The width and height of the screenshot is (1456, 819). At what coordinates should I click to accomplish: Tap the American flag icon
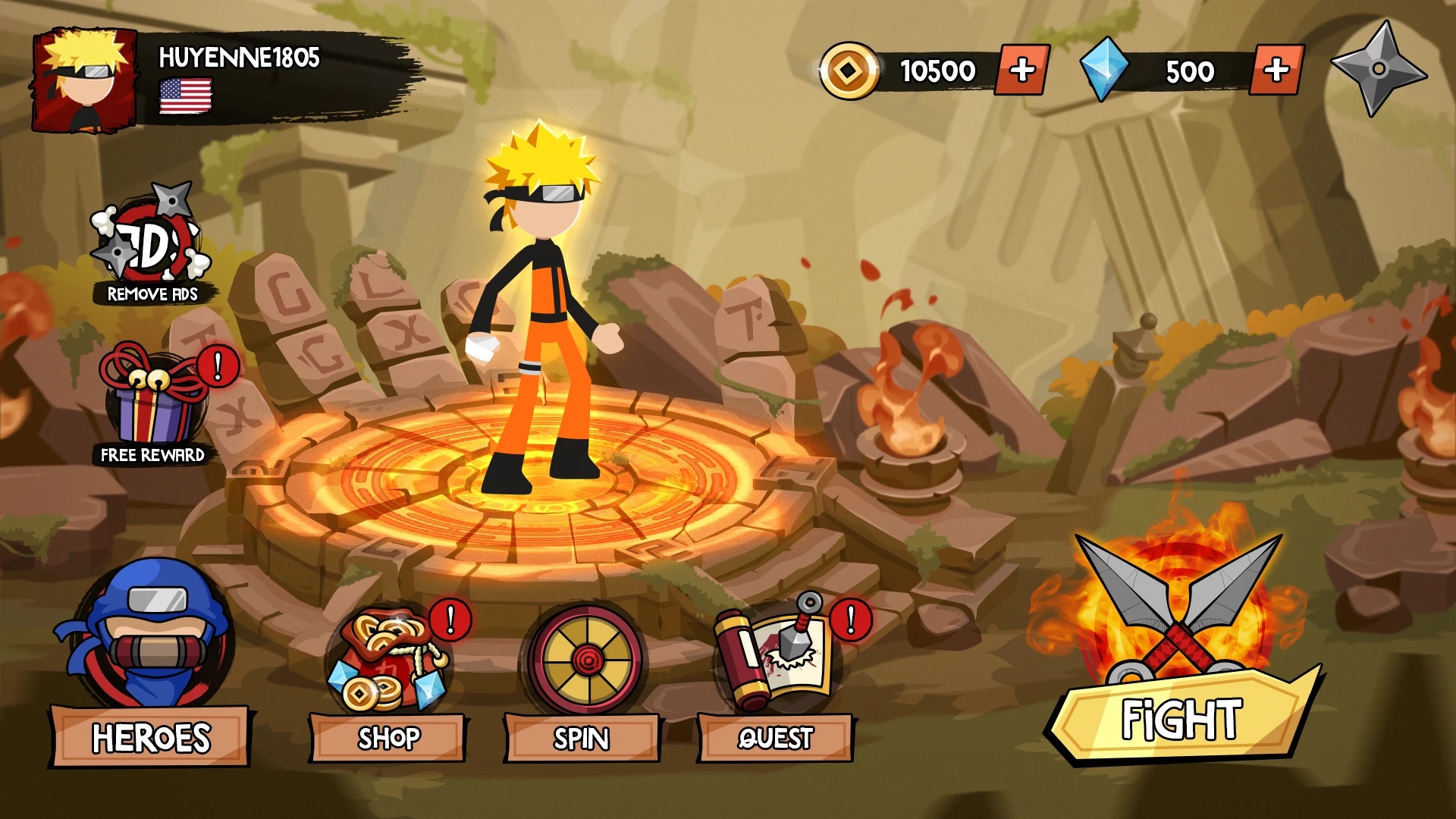coord(184,97)
